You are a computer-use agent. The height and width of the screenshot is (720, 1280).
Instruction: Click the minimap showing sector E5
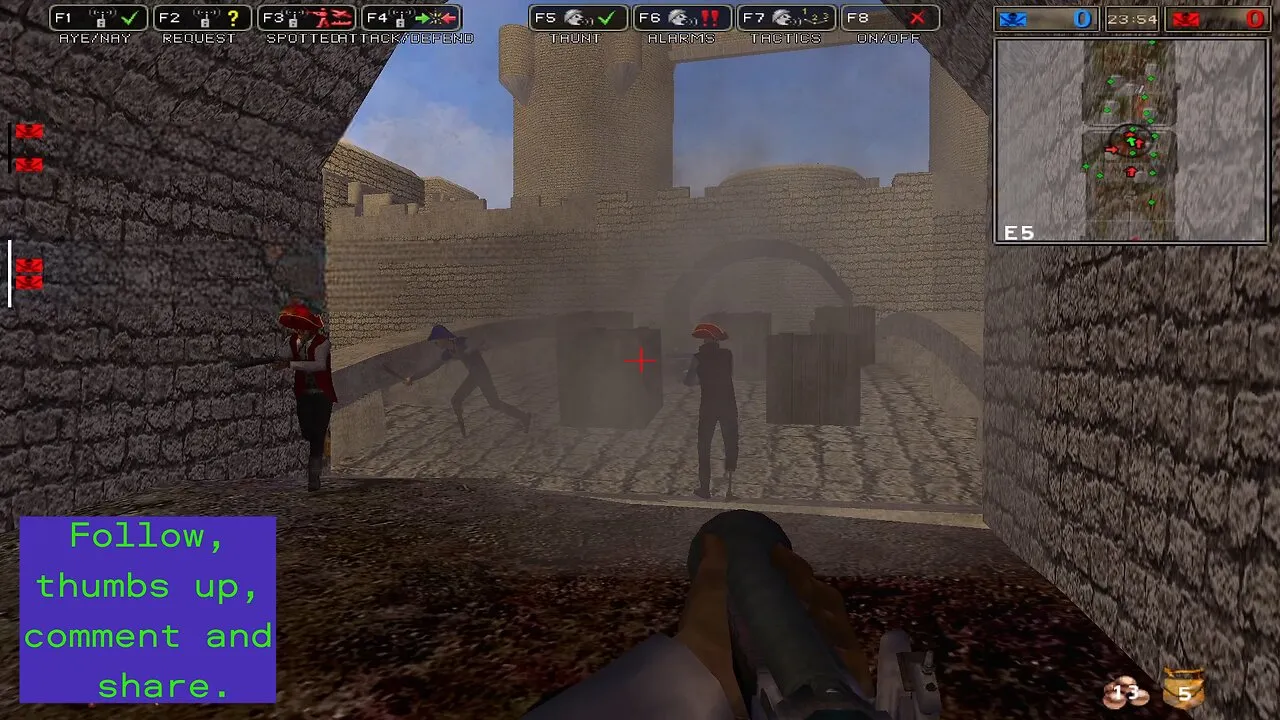click(x=1131, y=141)
